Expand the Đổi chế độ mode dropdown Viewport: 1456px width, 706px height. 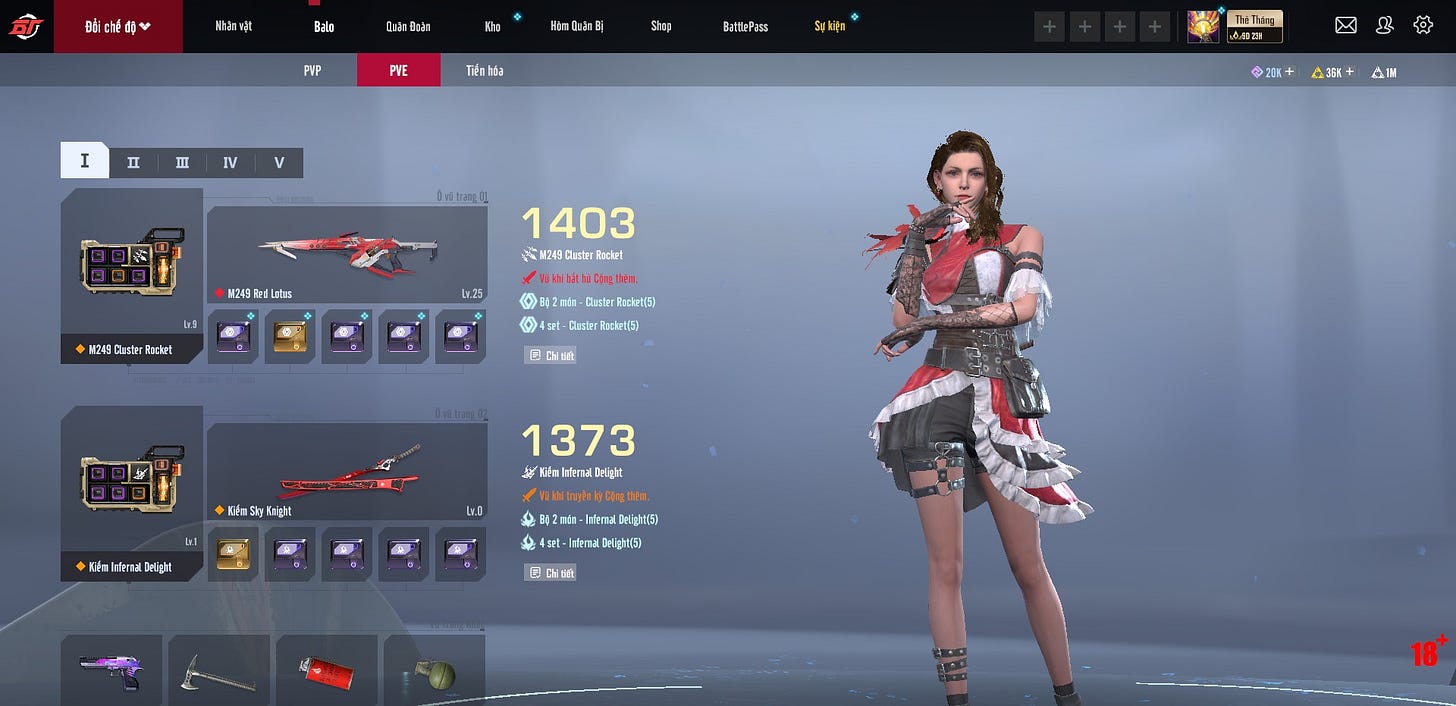click(118, 26)
